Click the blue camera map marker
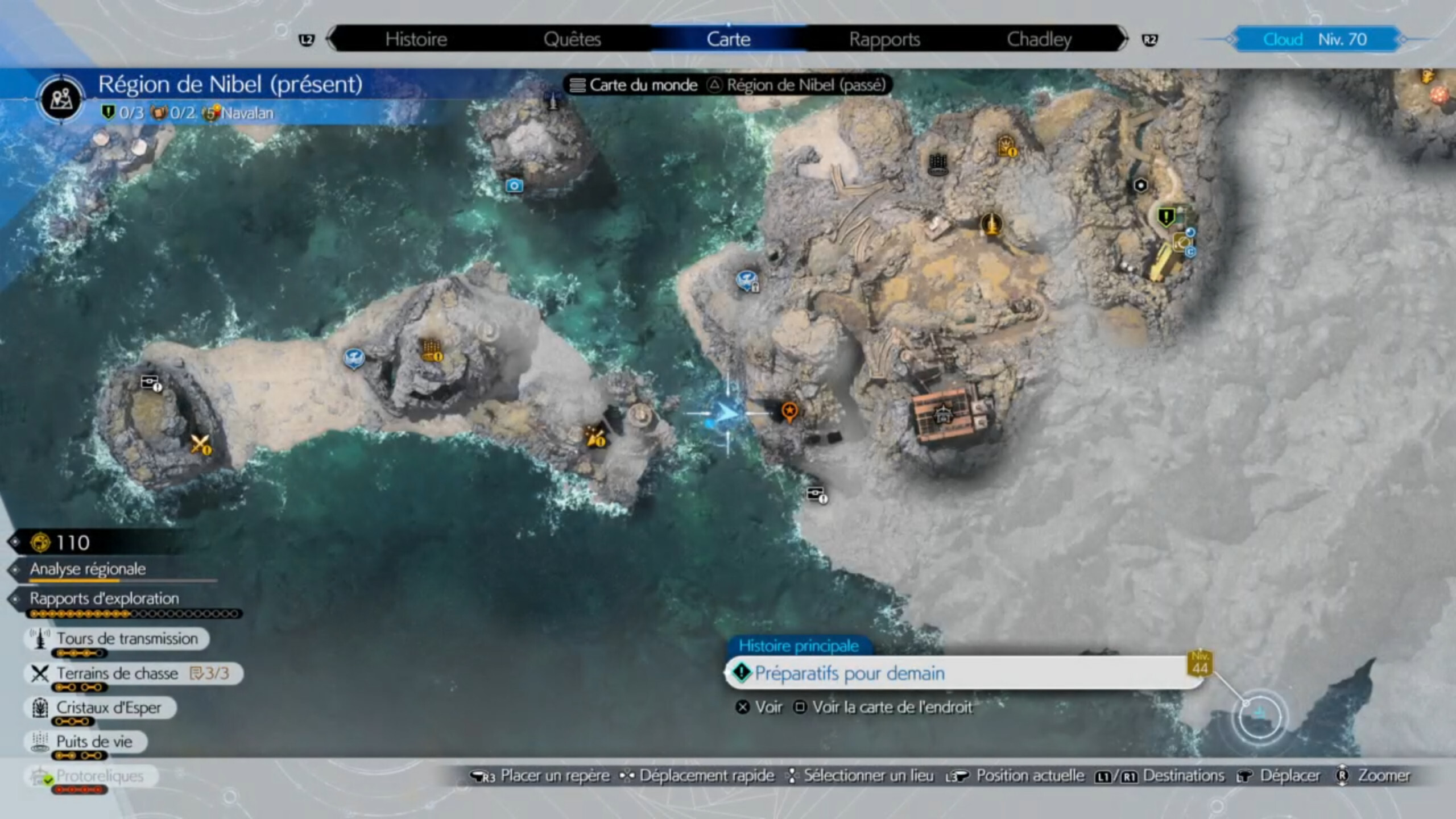Image resolution: width=1456 pixels, height=819 pixels. tap(514, 185)
